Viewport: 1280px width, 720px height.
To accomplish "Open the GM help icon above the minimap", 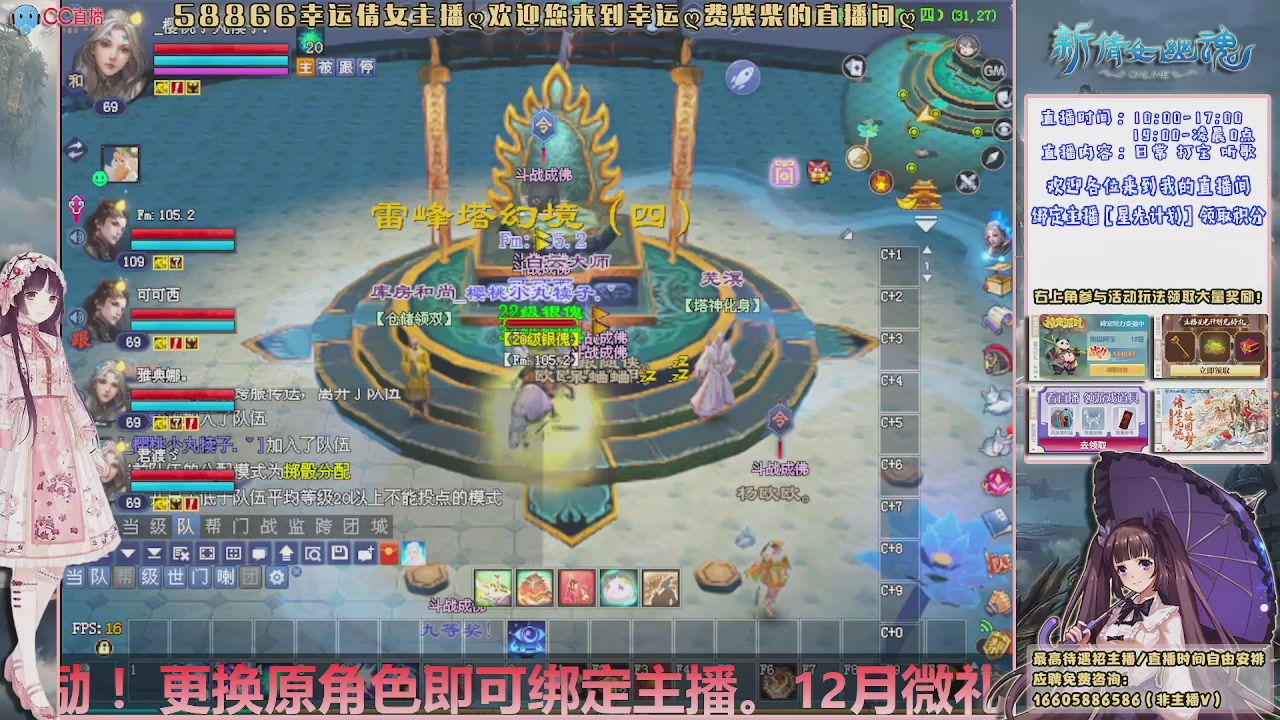I will coord(994,71).
